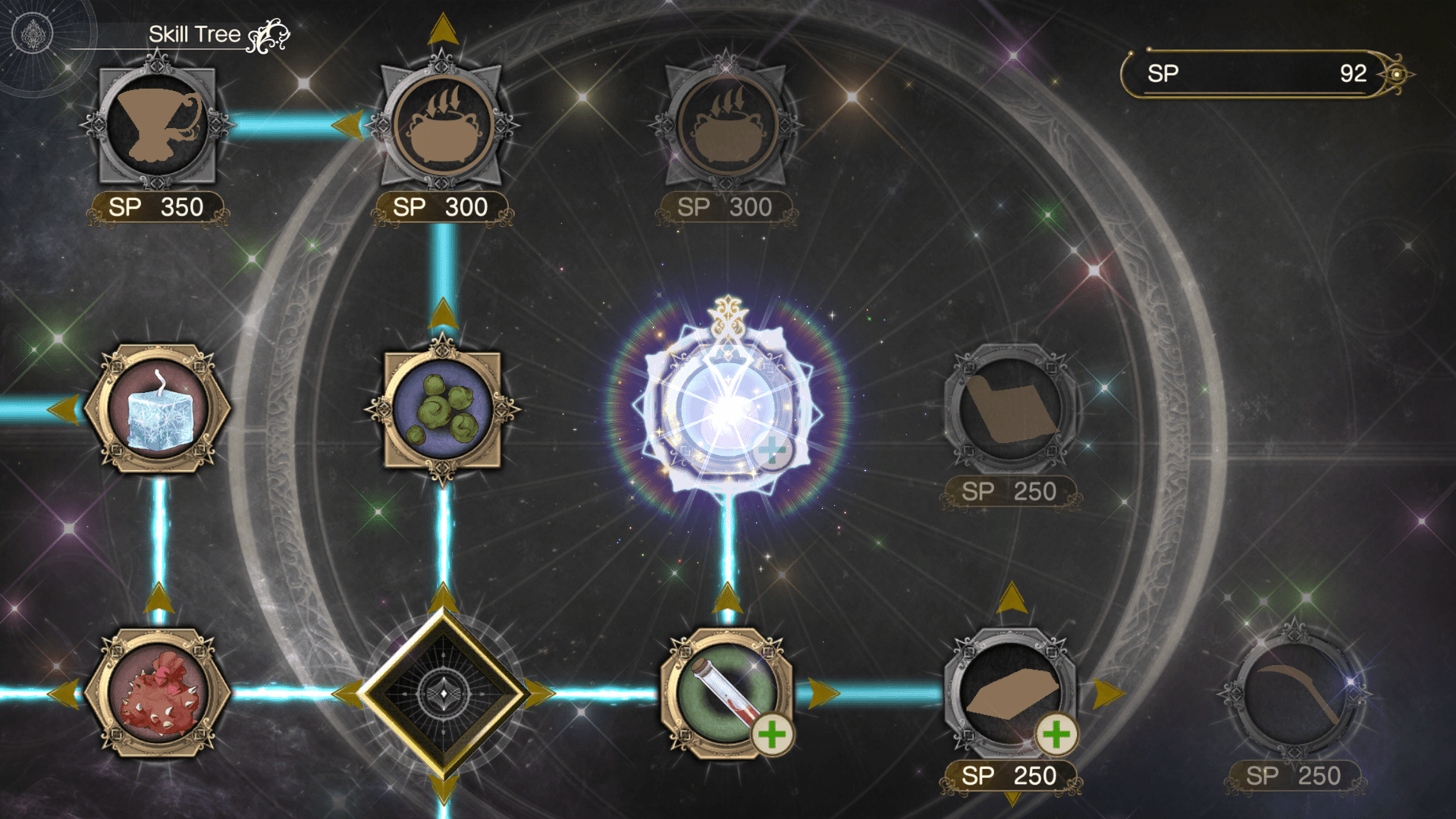Select the teacup skill node costing SP 350
The image size is (1456, 819).
[157, 125]
